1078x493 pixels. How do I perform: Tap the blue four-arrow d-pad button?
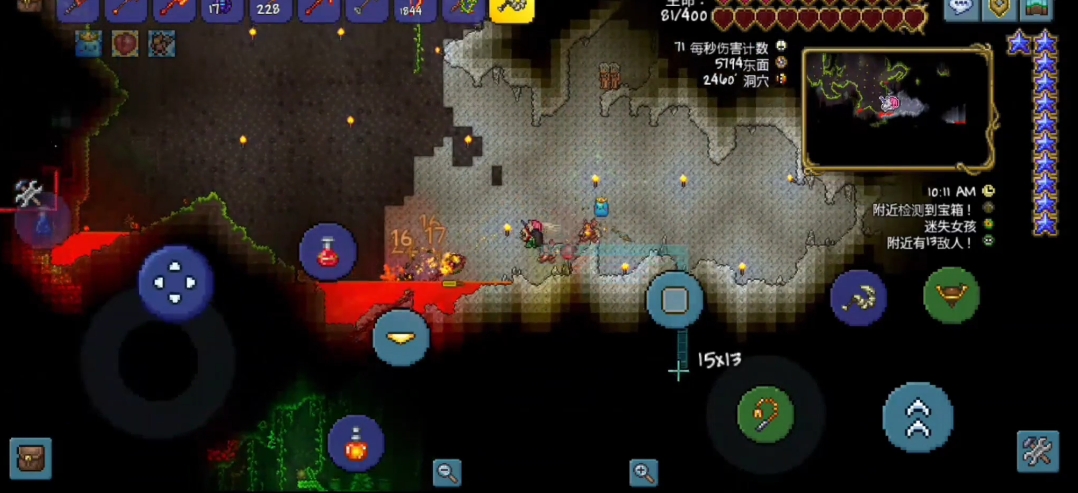pos(175,282)
